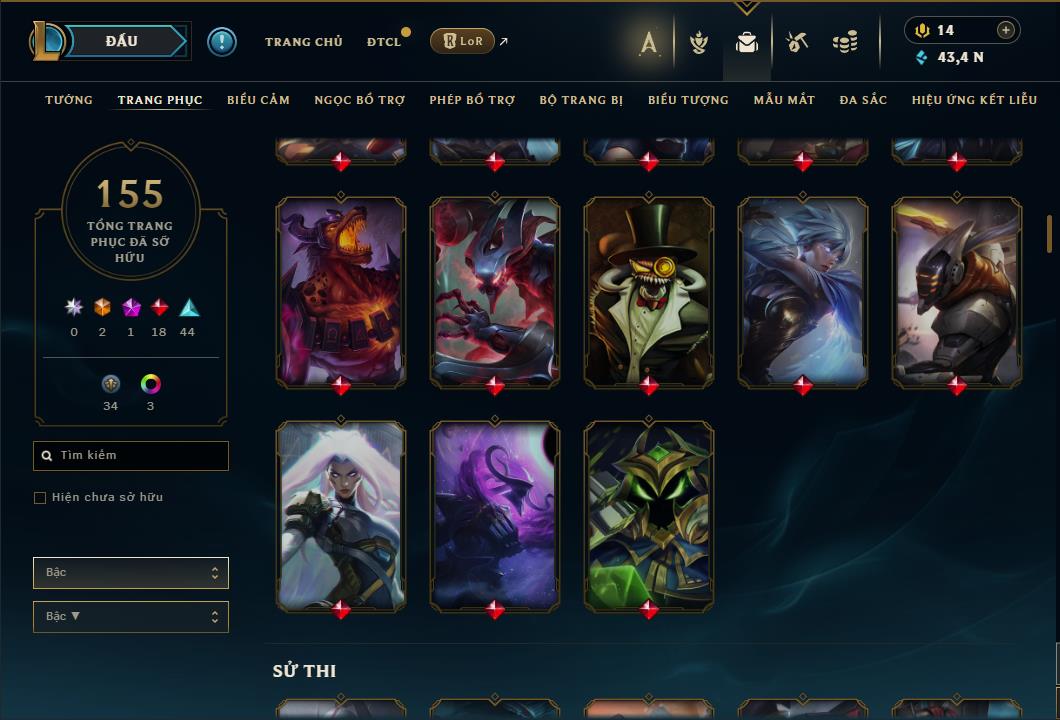
Task: Click the exclamation mark notification icon
Action: click(222, 42)
